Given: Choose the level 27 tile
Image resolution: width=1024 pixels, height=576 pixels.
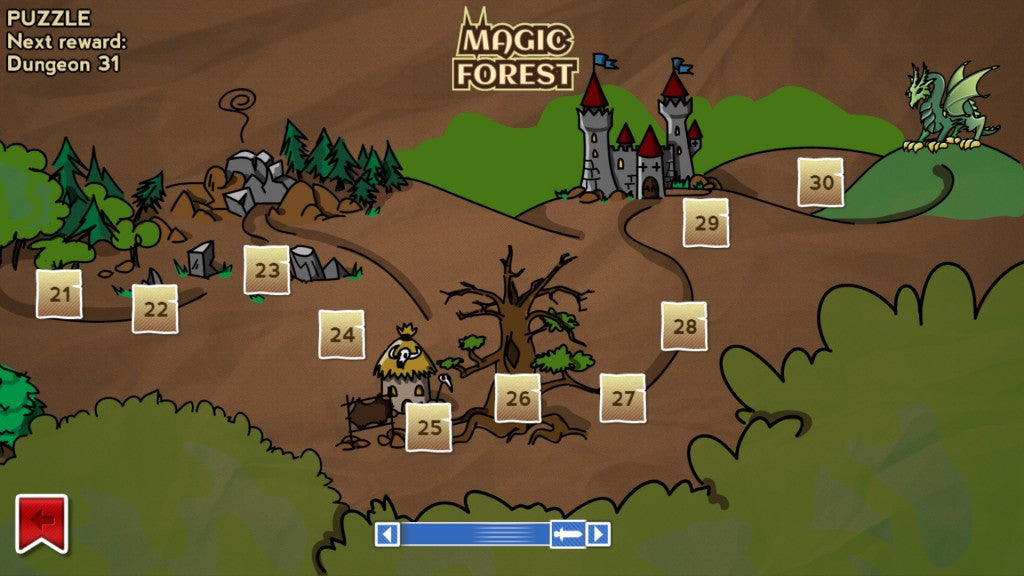Looking at the screenshot, I should tap(623, 398).
